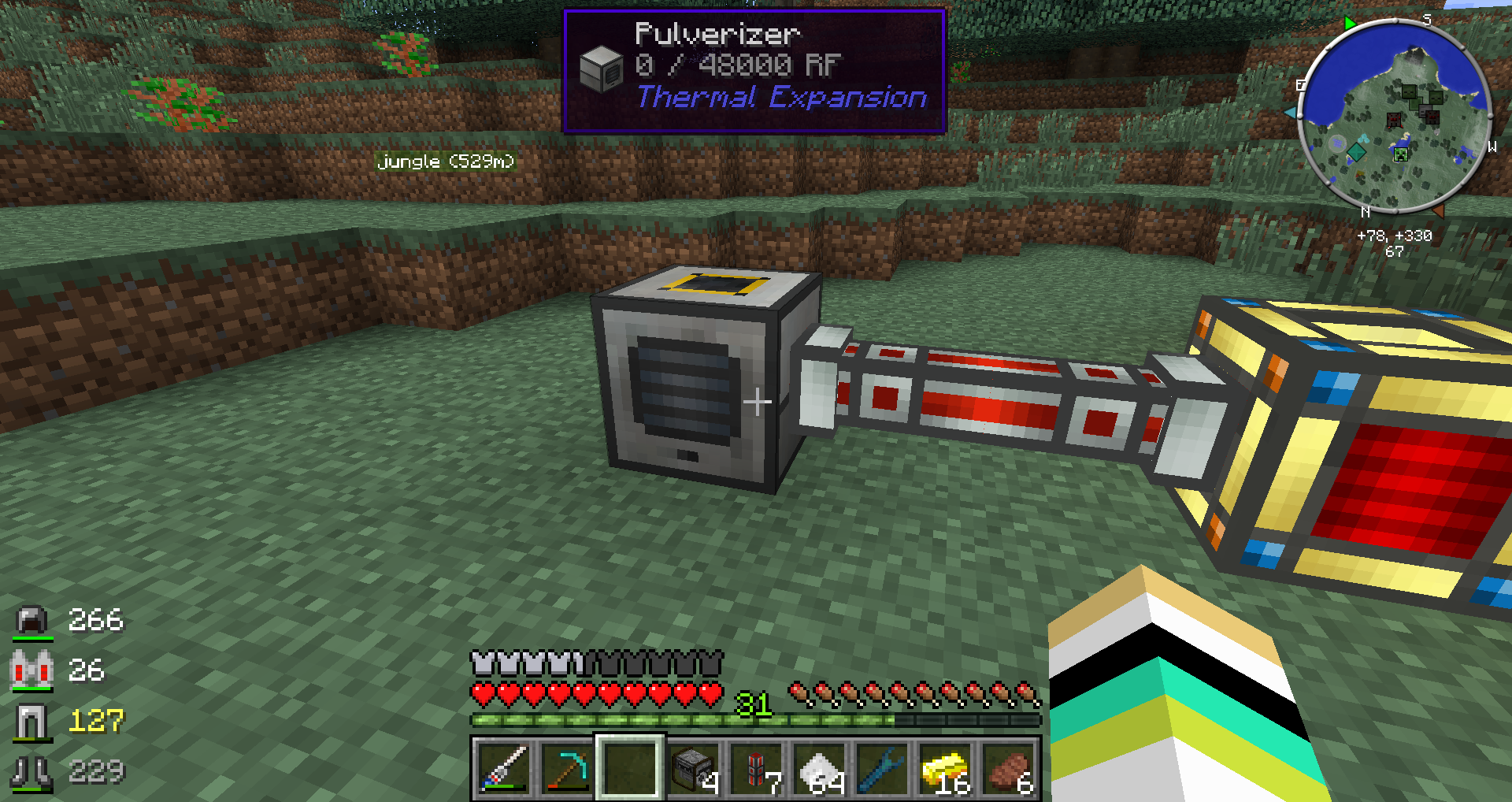Select the red conduit stack of 7
Screen dimensions: 1512x802
(756, 767)
